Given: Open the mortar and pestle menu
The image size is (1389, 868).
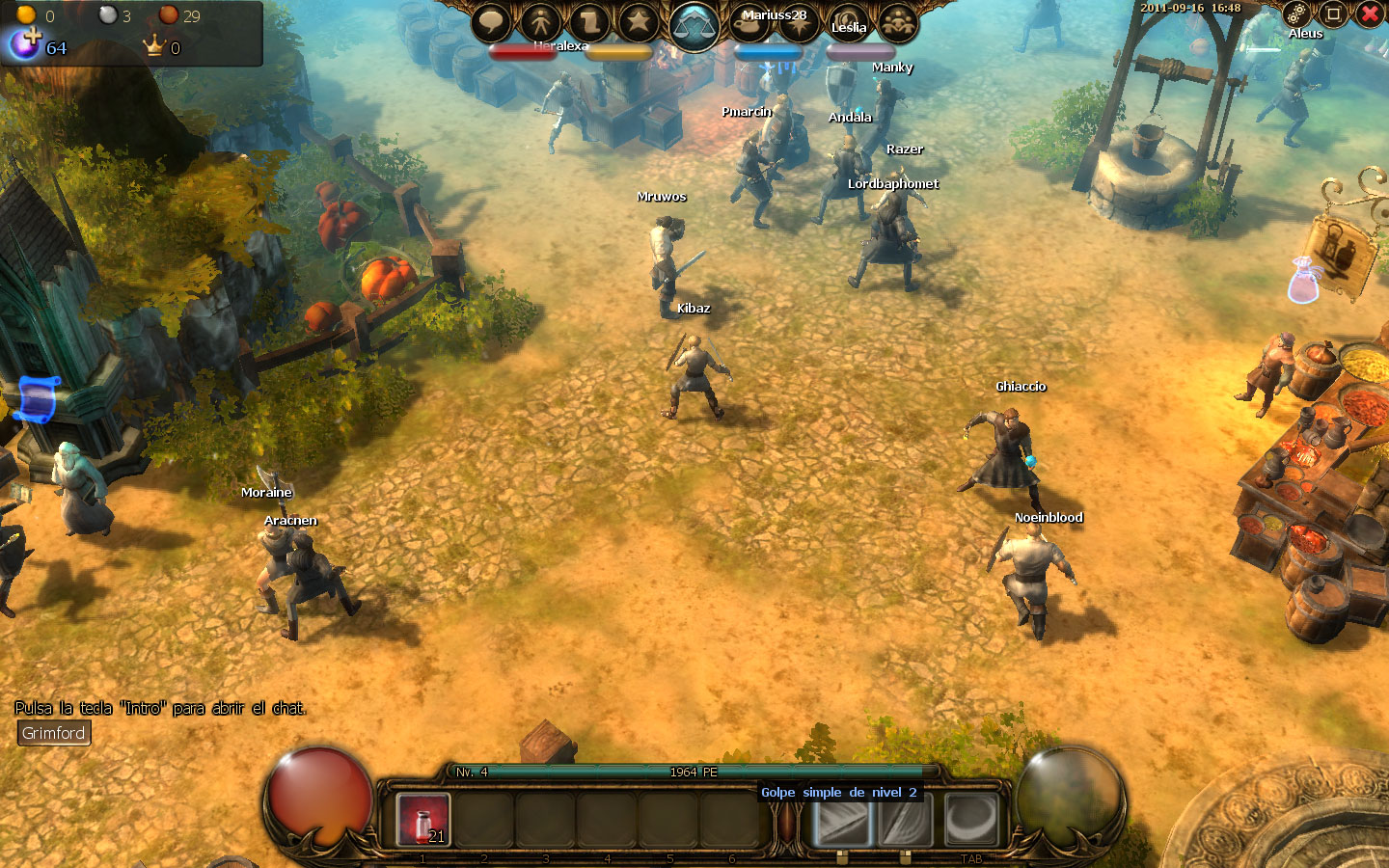Looking at the screenshot, I should 750,22.
